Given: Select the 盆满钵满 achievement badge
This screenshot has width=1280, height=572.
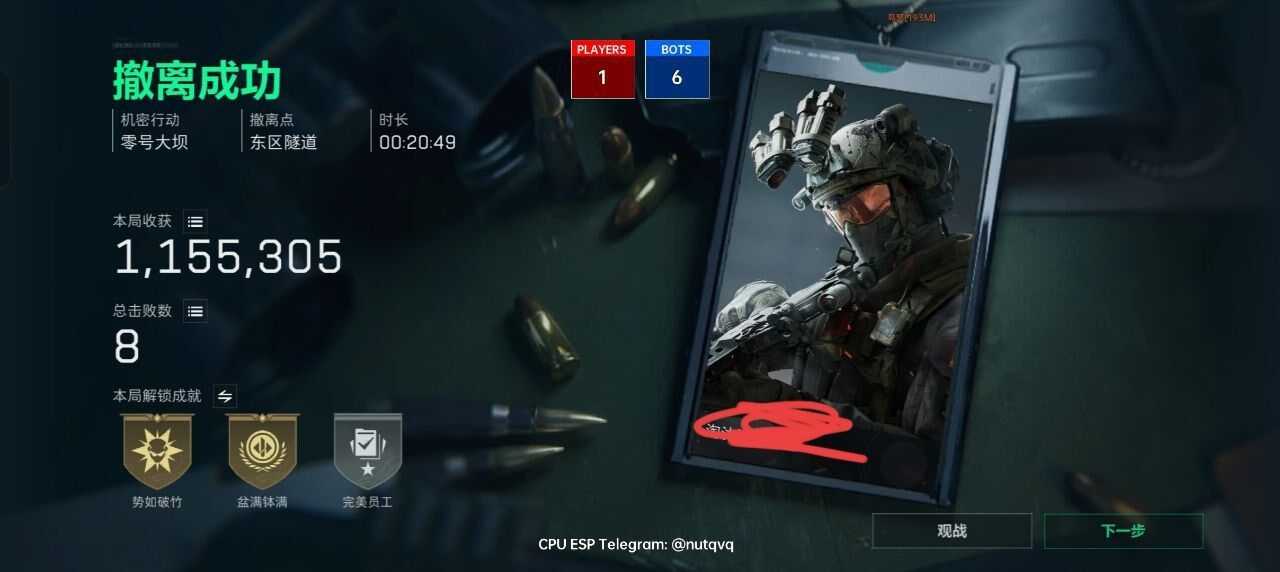Looking at the screenshot, I should point(263,451).
